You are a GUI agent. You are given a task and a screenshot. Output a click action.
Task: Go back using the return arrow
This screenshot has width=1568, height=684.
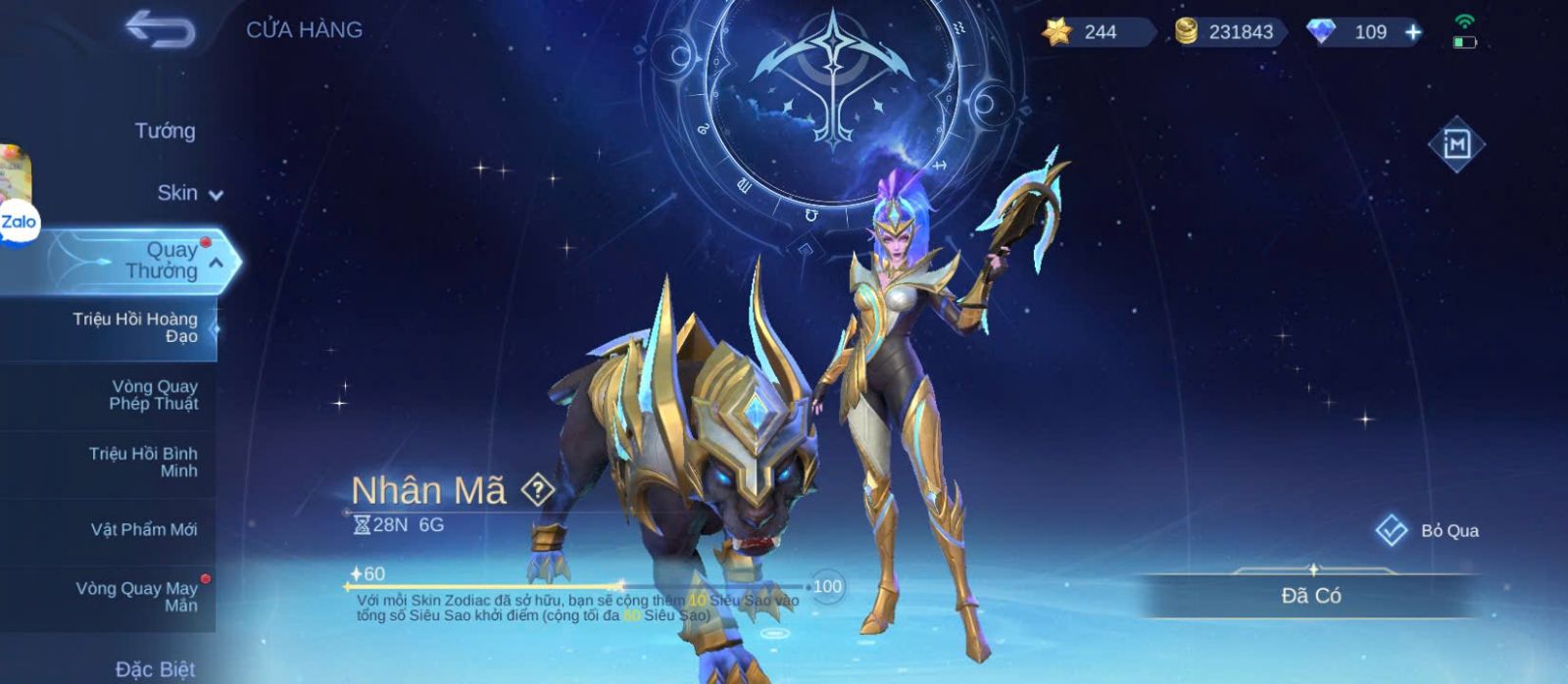click(160, 29)
